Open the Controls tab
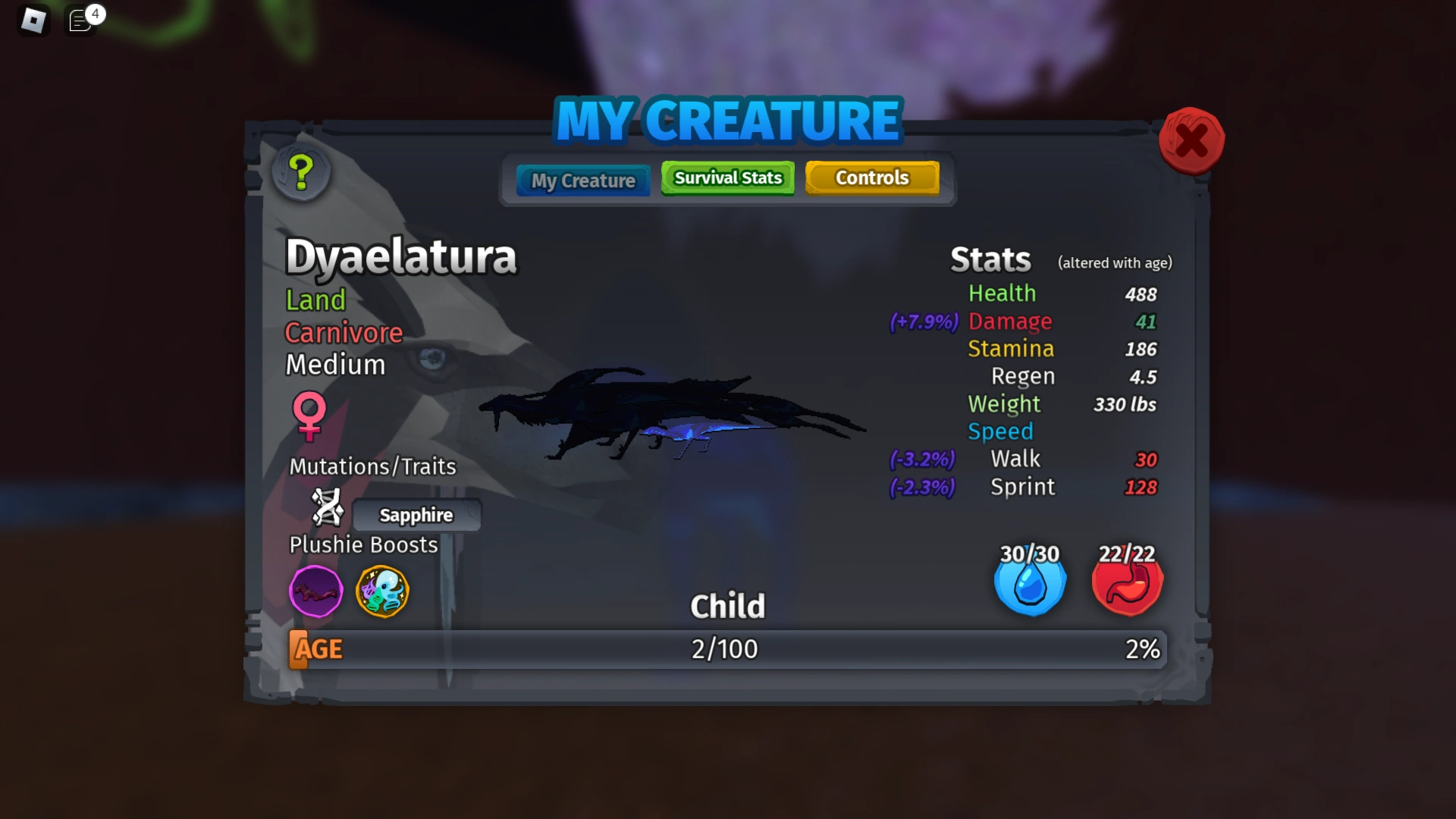The image size is (1456, 819). click(871, 177)
